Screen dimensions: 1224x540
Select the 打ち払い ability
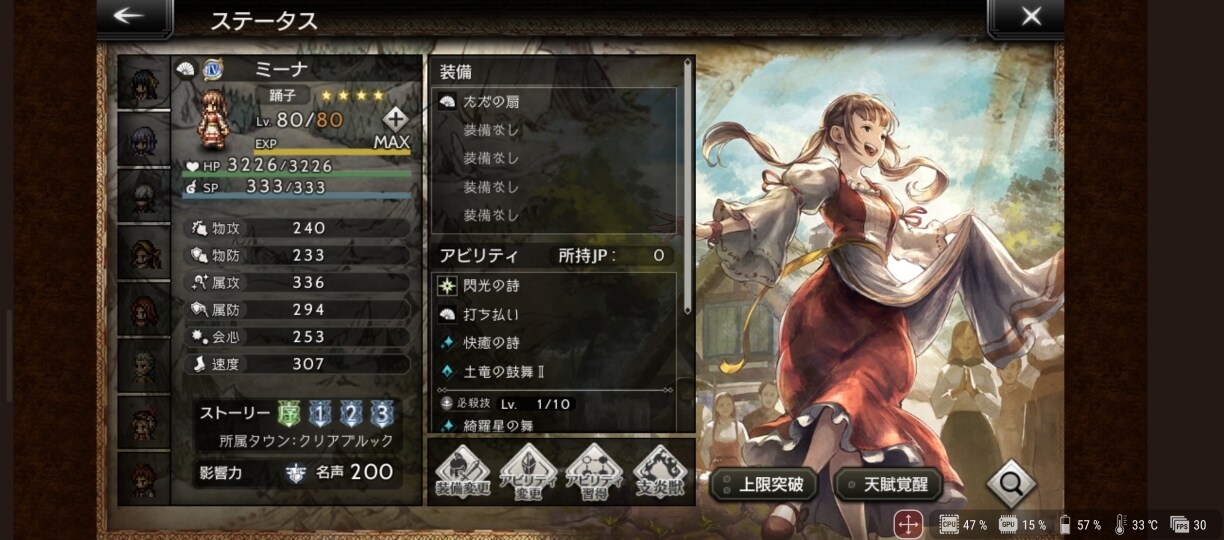(x=553, y=315)
